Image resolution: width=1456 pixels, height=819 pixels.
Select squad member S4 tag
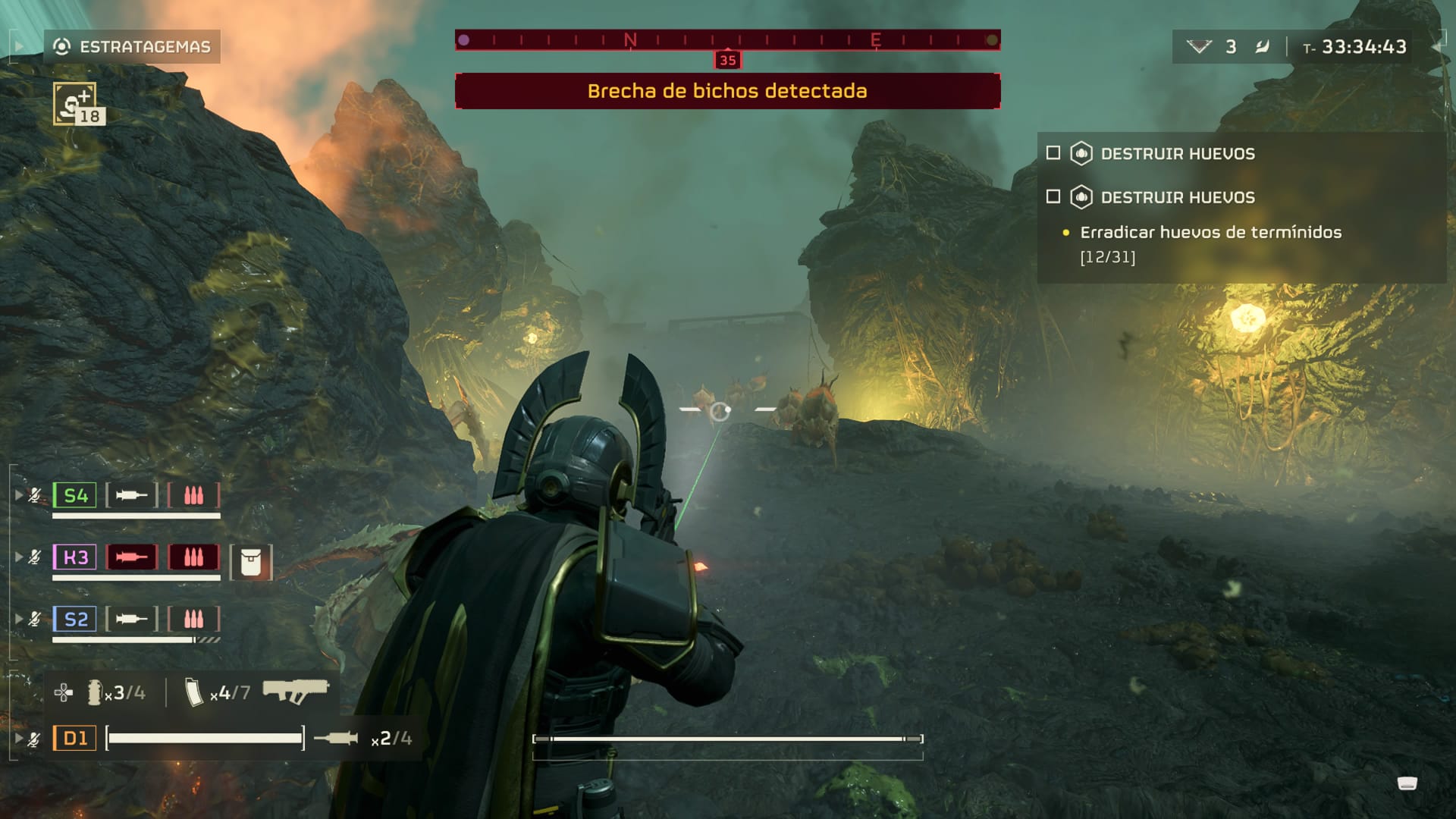coord(75,496)
